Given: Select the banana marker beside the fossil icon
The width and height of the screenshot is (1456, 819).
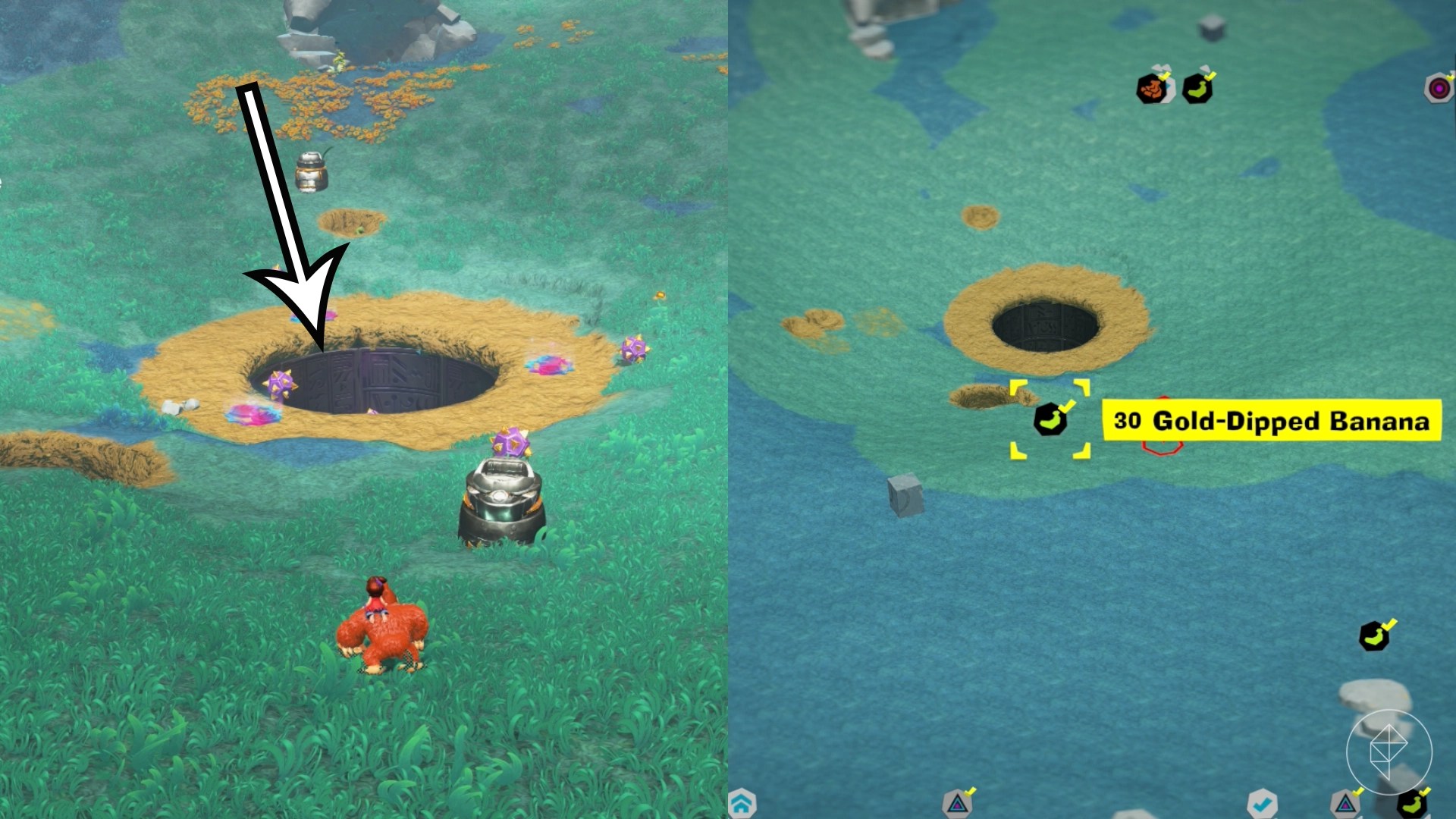Looking at the screenshot, I should point(1198,89).
